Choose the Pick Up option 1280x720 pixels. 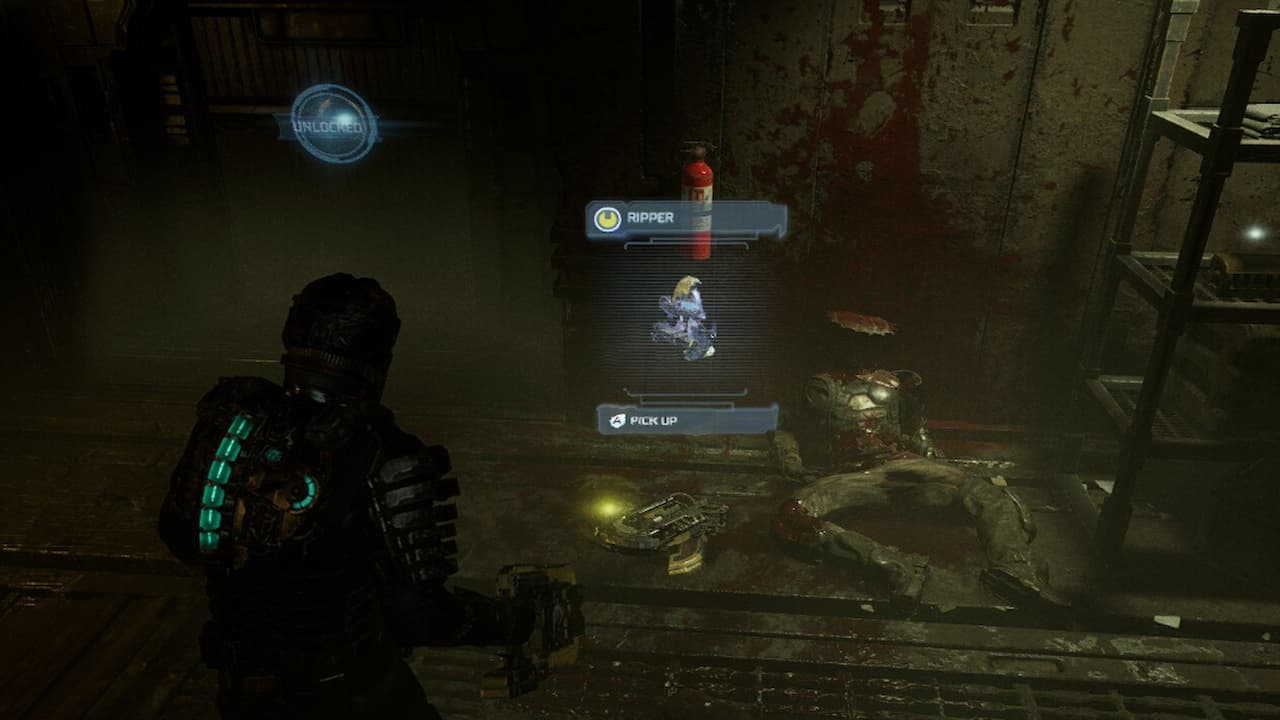(687, 419)
